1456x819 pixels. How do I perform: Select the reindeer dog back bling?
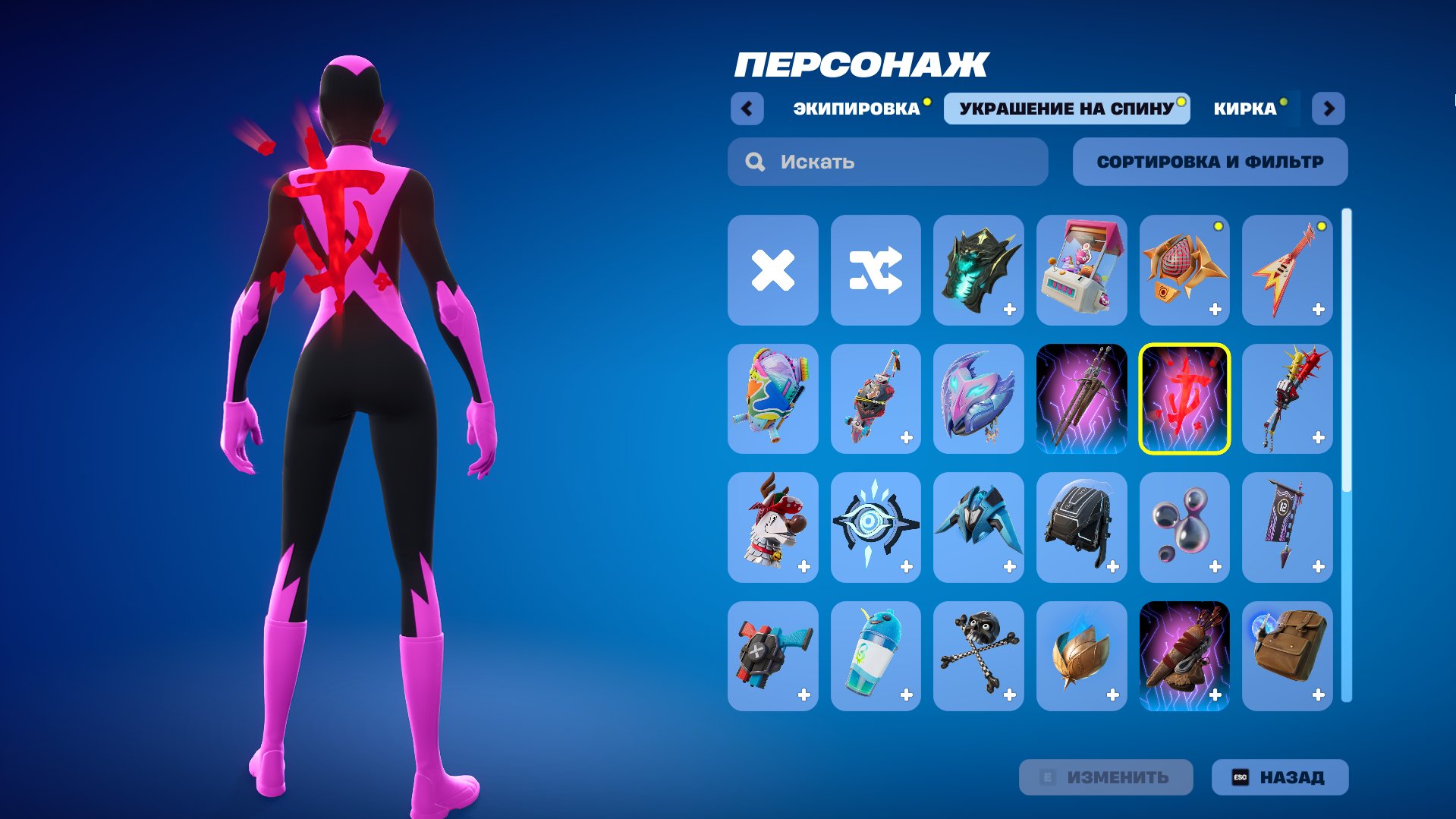tap(772, 528)
